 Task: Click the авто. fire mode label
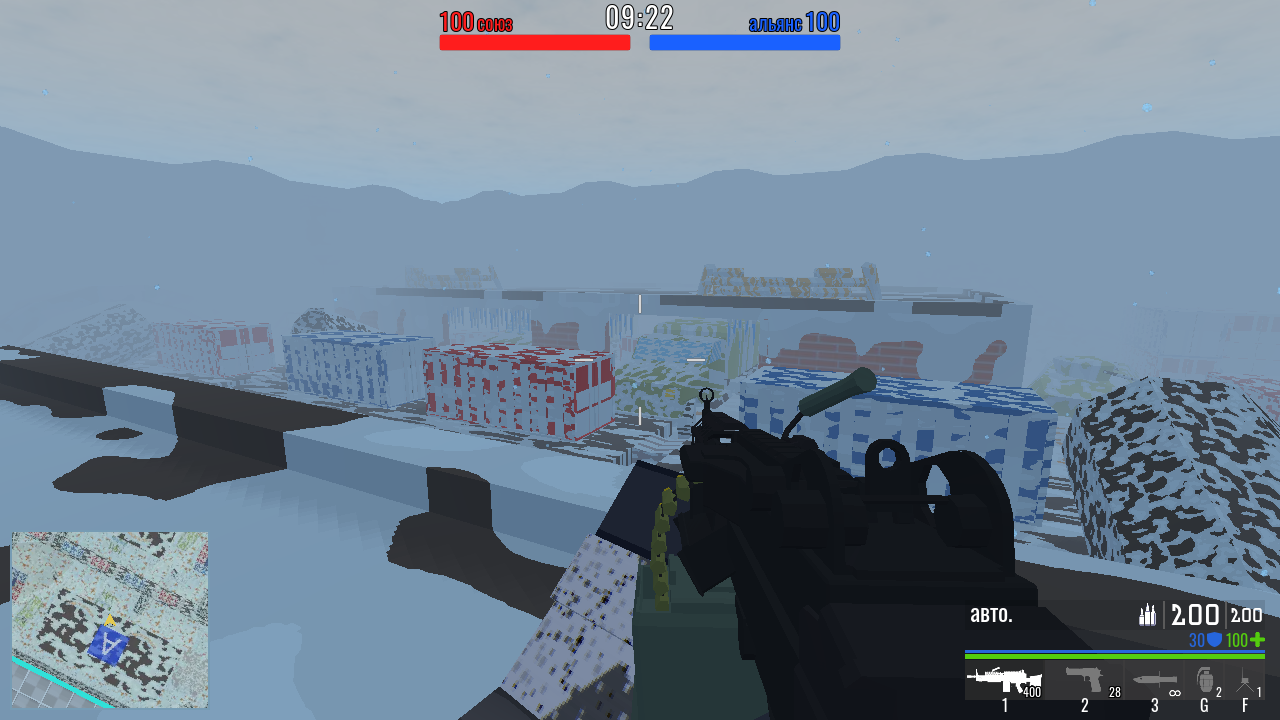pyautogui.click(x=990, y=617)
